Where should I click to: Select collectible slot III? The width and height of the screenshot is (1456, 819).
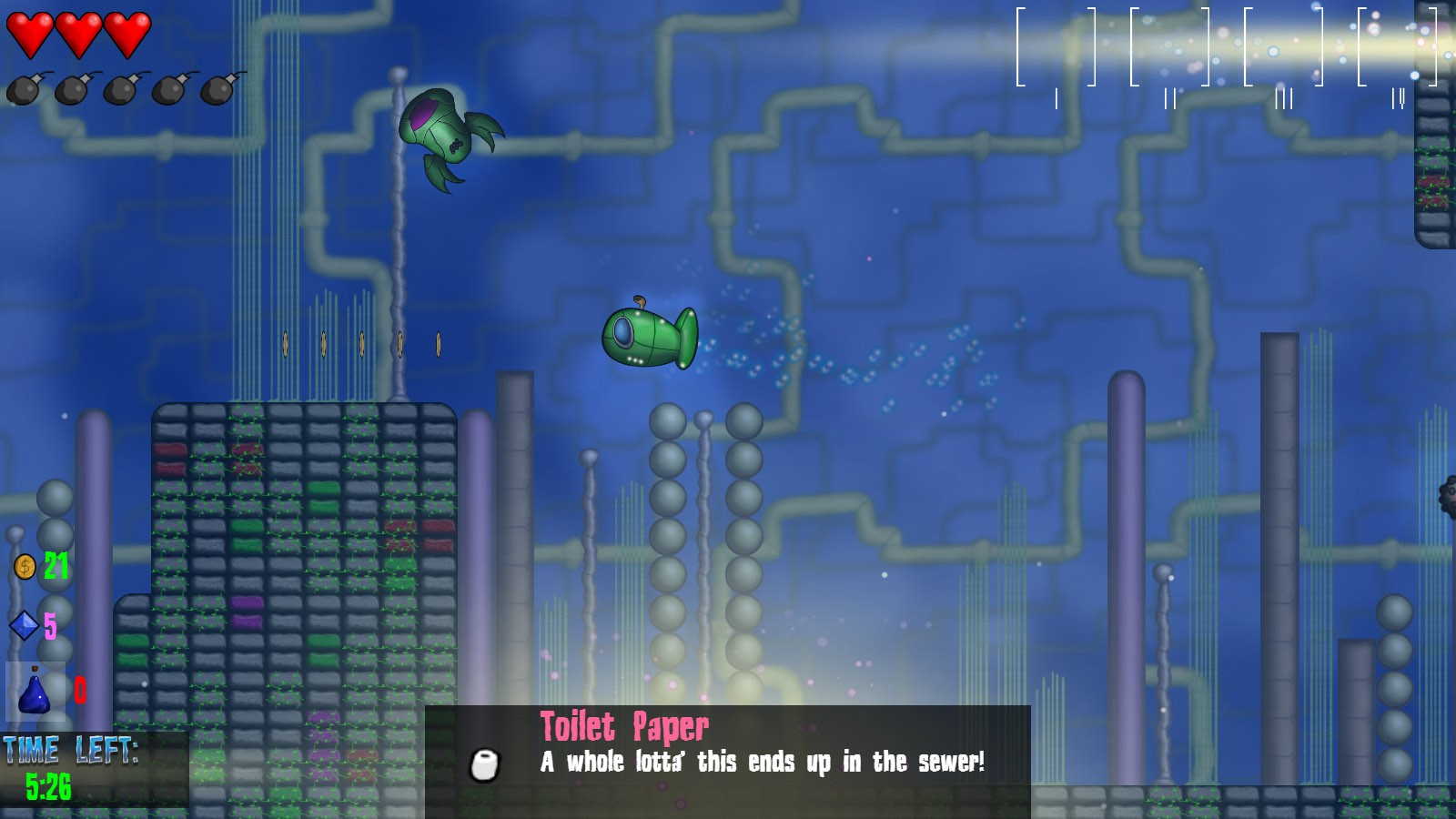[1283, 47]
